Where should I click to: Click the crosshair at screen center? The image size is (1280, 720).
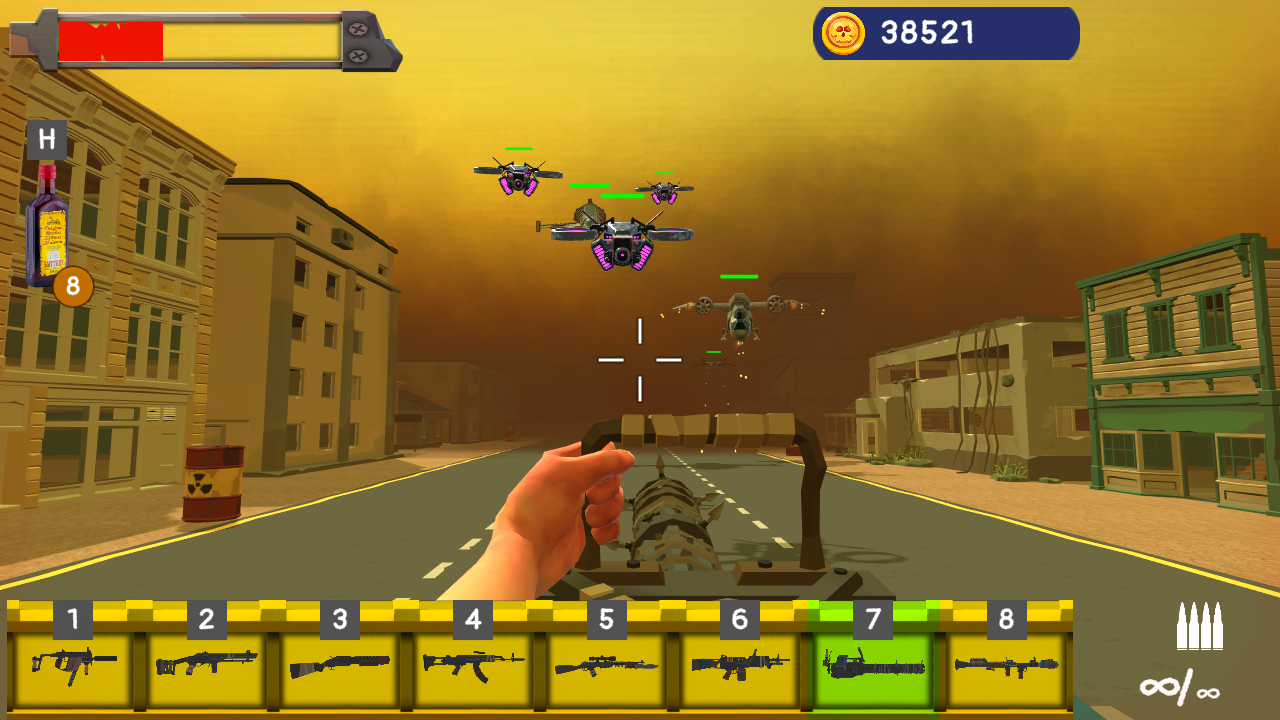pyautogui.click(x=640, y=360)
